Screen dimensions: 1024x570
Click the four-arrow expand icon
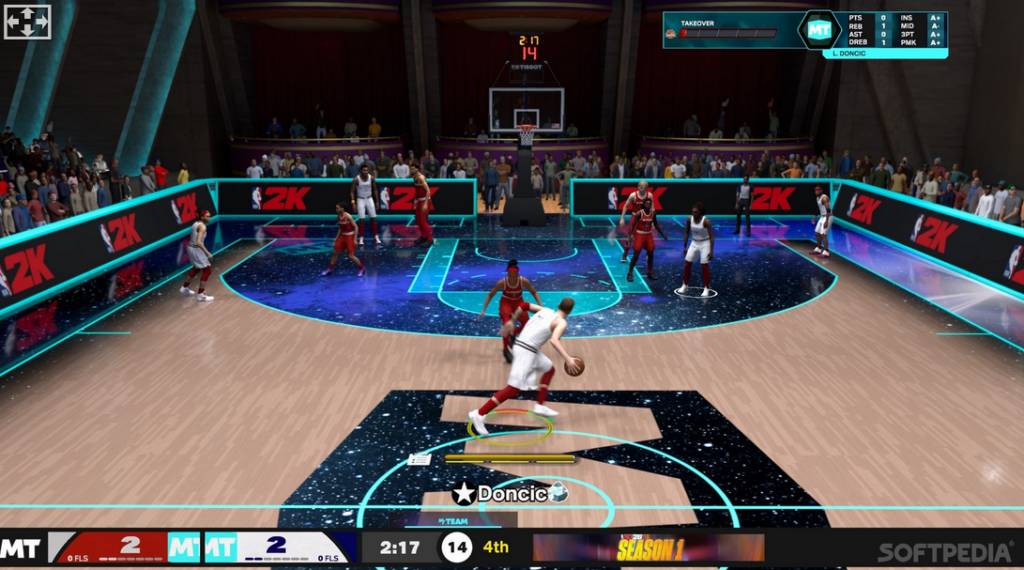pos(27,22)
